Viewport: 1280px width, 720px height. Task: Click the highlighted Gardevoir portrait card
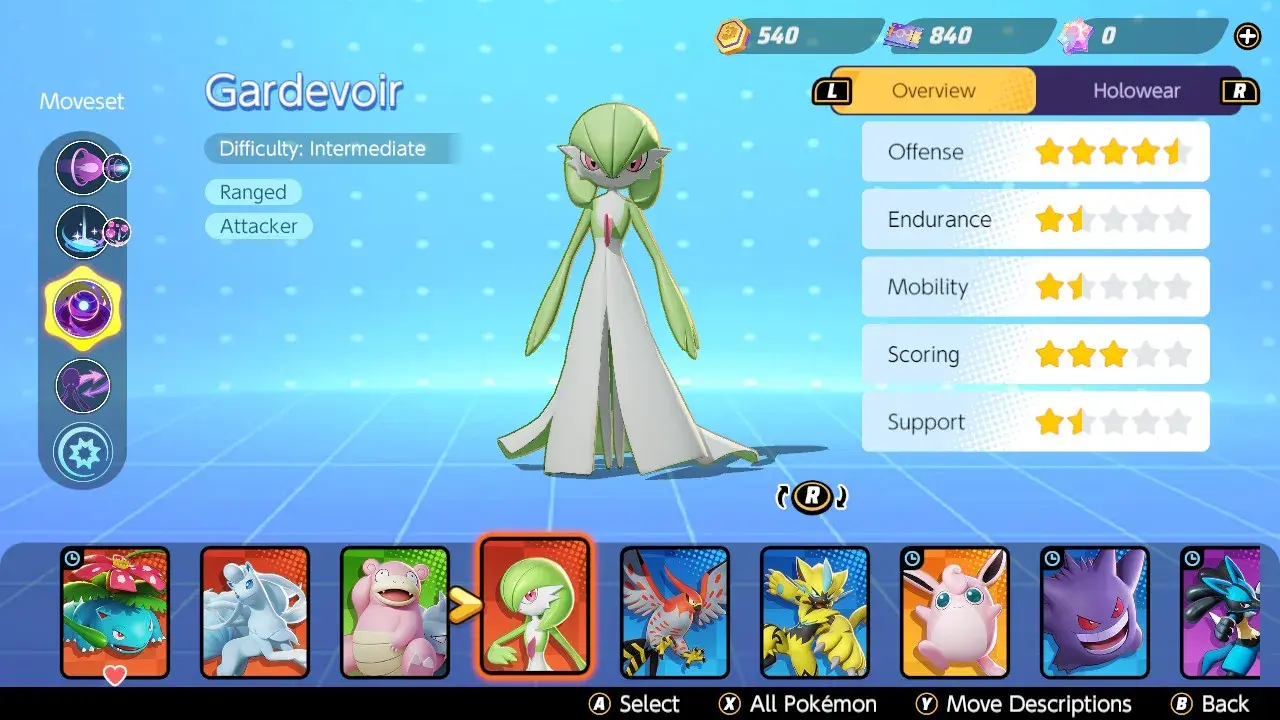click(535, 606)
